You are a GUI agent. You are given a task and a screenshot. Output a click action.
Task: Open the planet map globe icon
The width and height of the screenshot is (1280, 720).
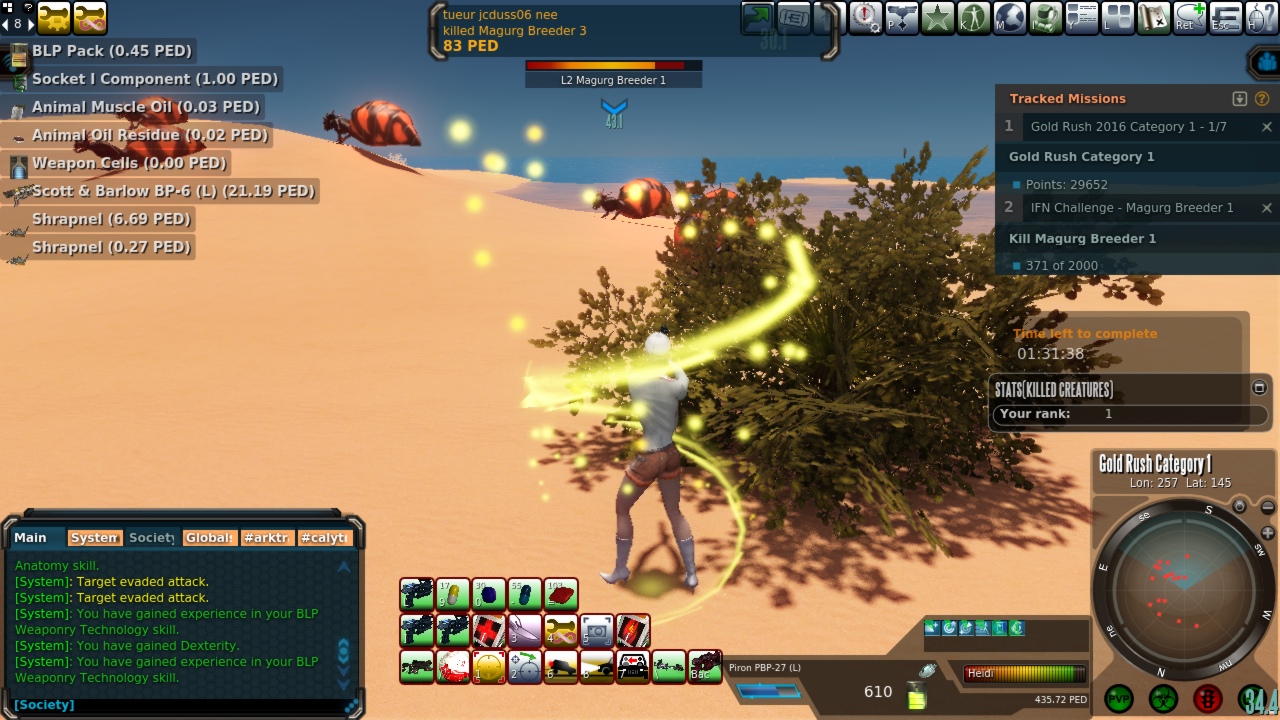tap(1010, 18)
